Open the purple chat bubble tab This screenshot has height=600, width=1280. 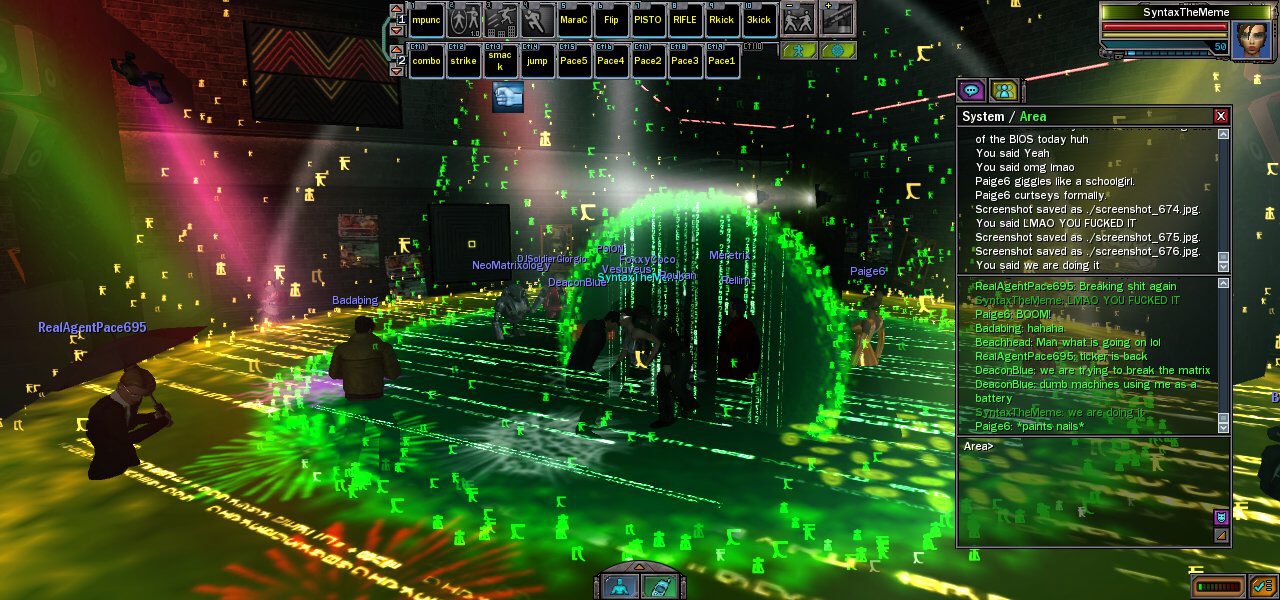[971, 91]
